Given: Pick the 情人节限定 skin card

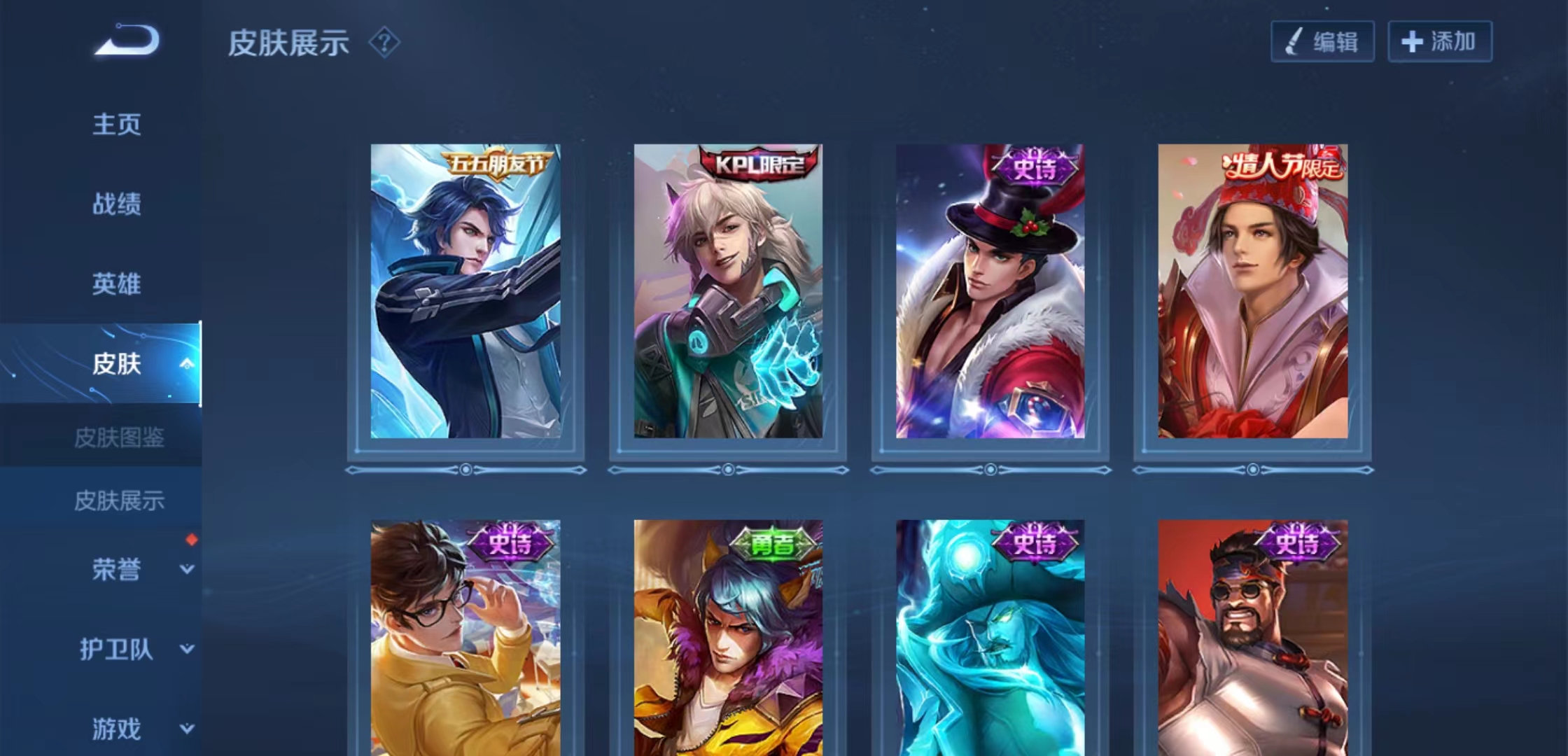Looking at the screenshot, I should 1252,291.
